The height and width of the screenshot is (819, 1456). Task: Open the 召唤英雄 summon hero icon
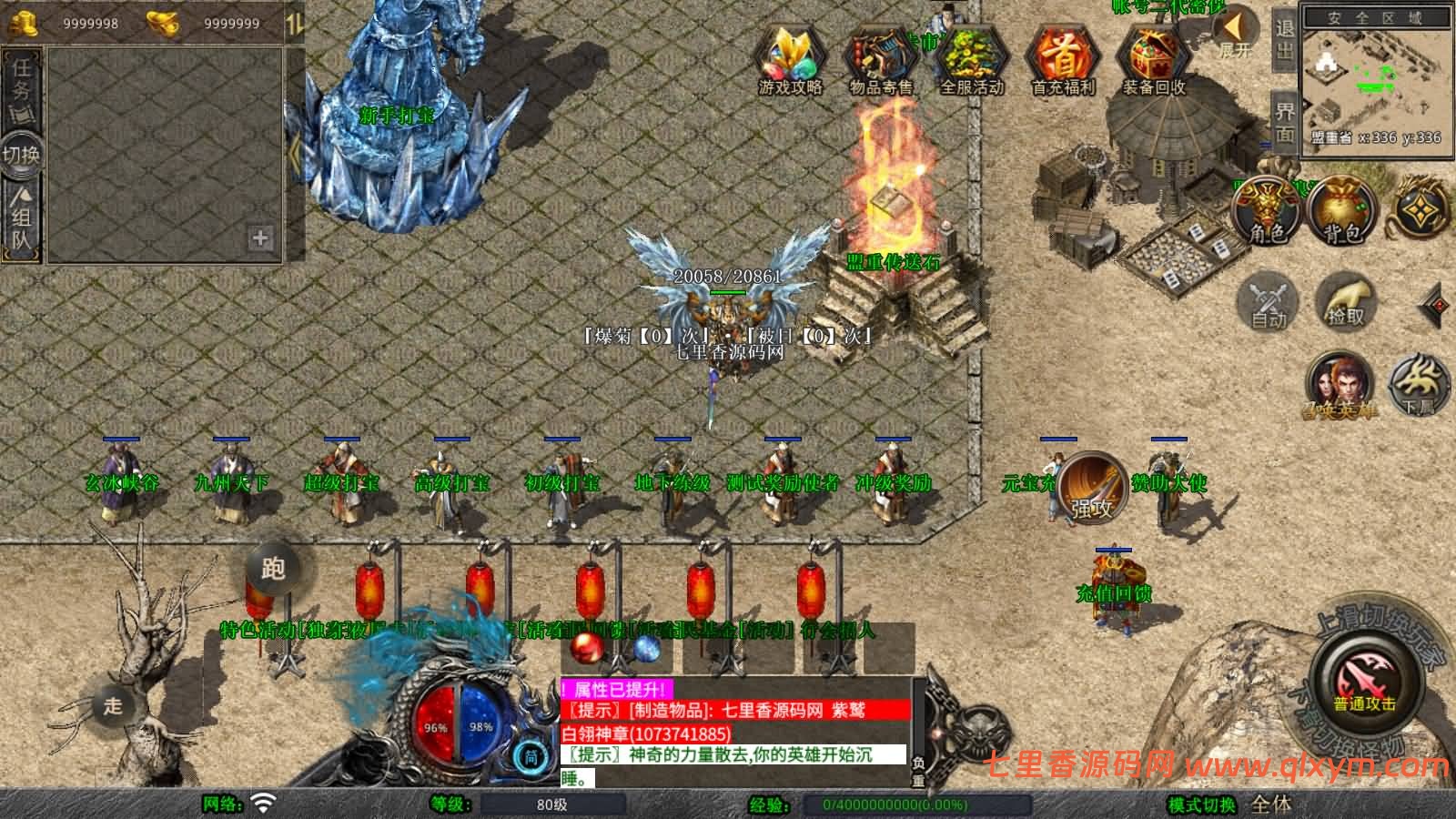pos(1340,383)
